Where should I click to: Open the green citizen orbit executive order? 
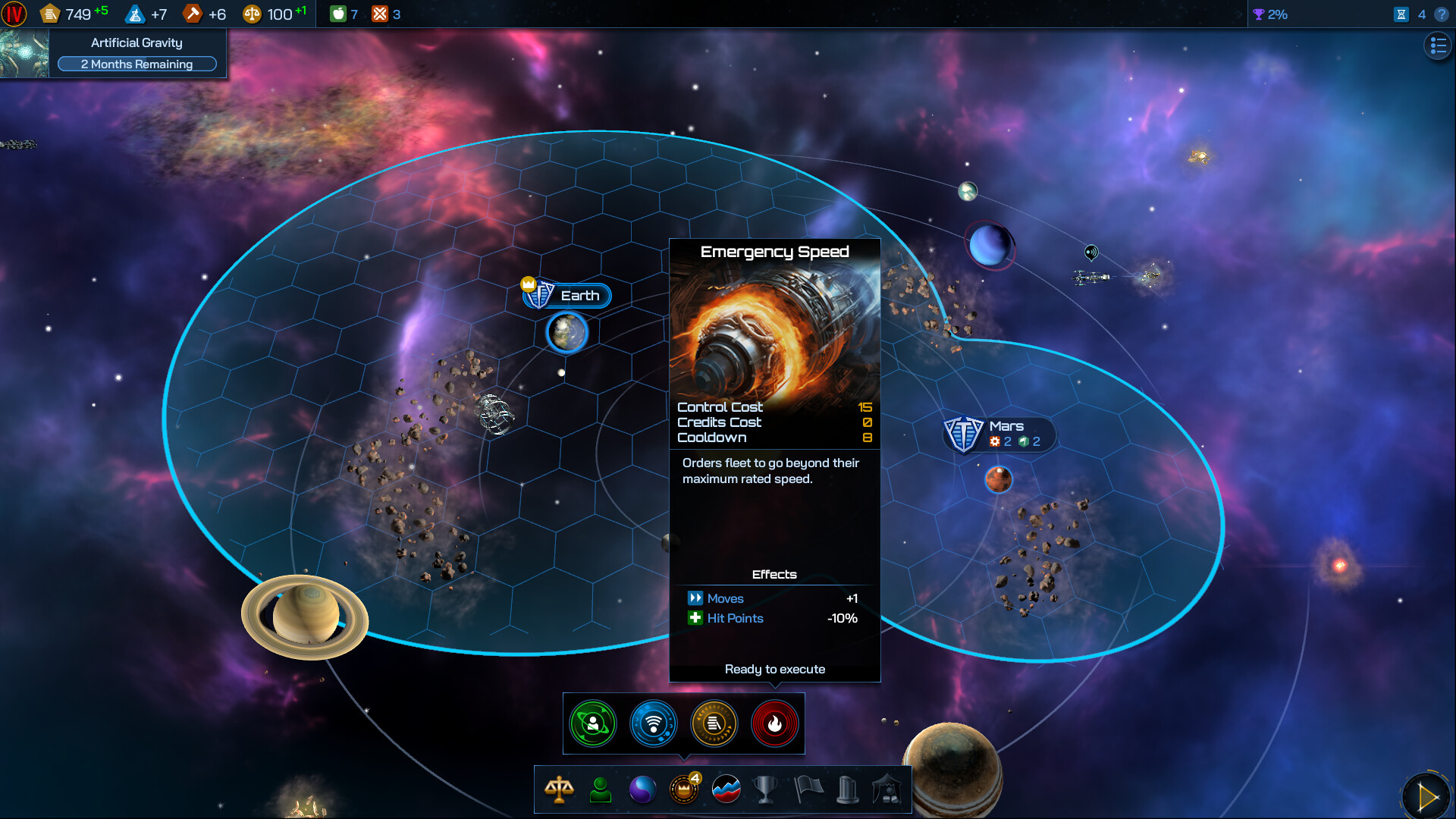click(x=593, y=723)
